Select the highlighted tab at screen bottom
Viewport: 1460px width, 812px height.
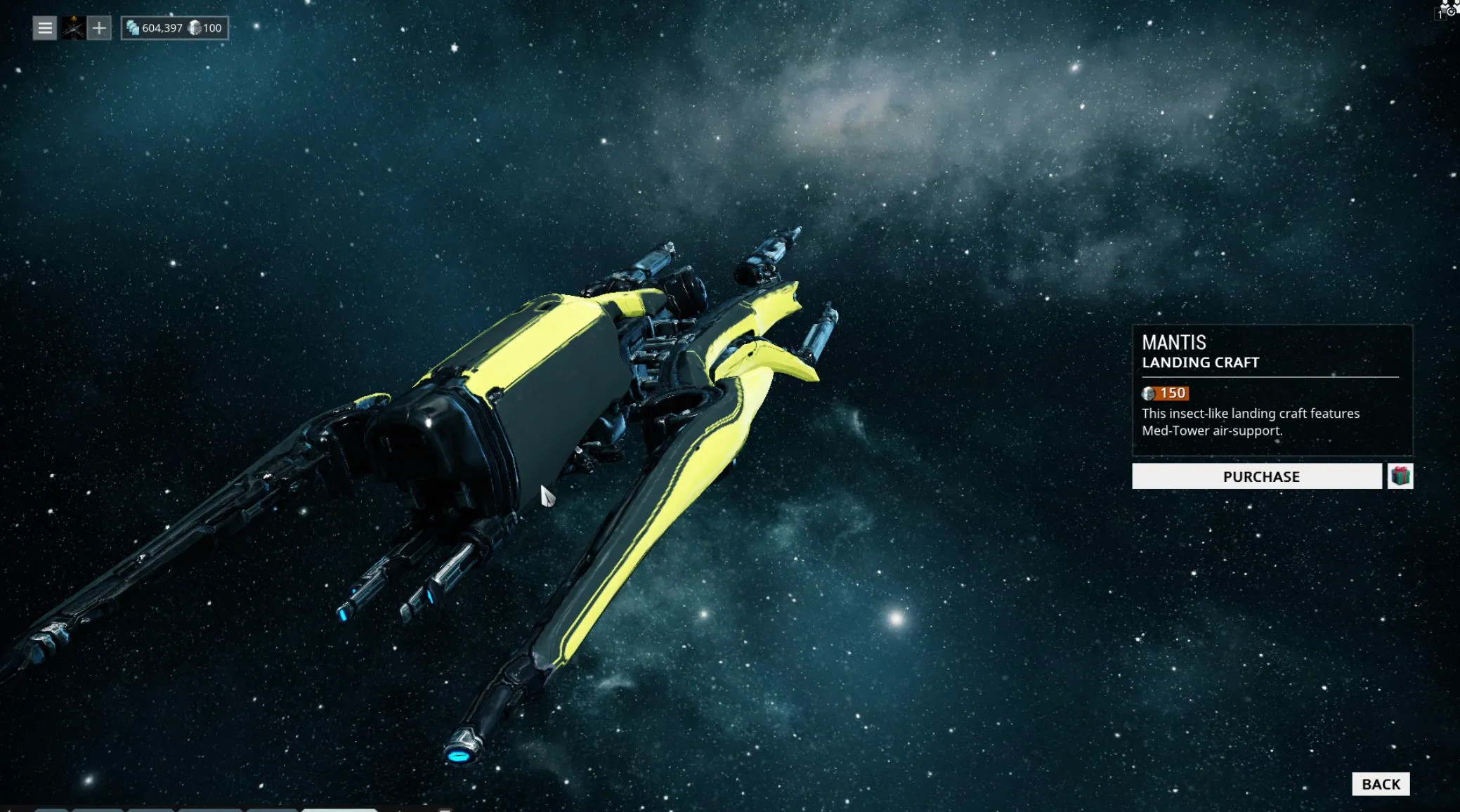tap(339, 809)
